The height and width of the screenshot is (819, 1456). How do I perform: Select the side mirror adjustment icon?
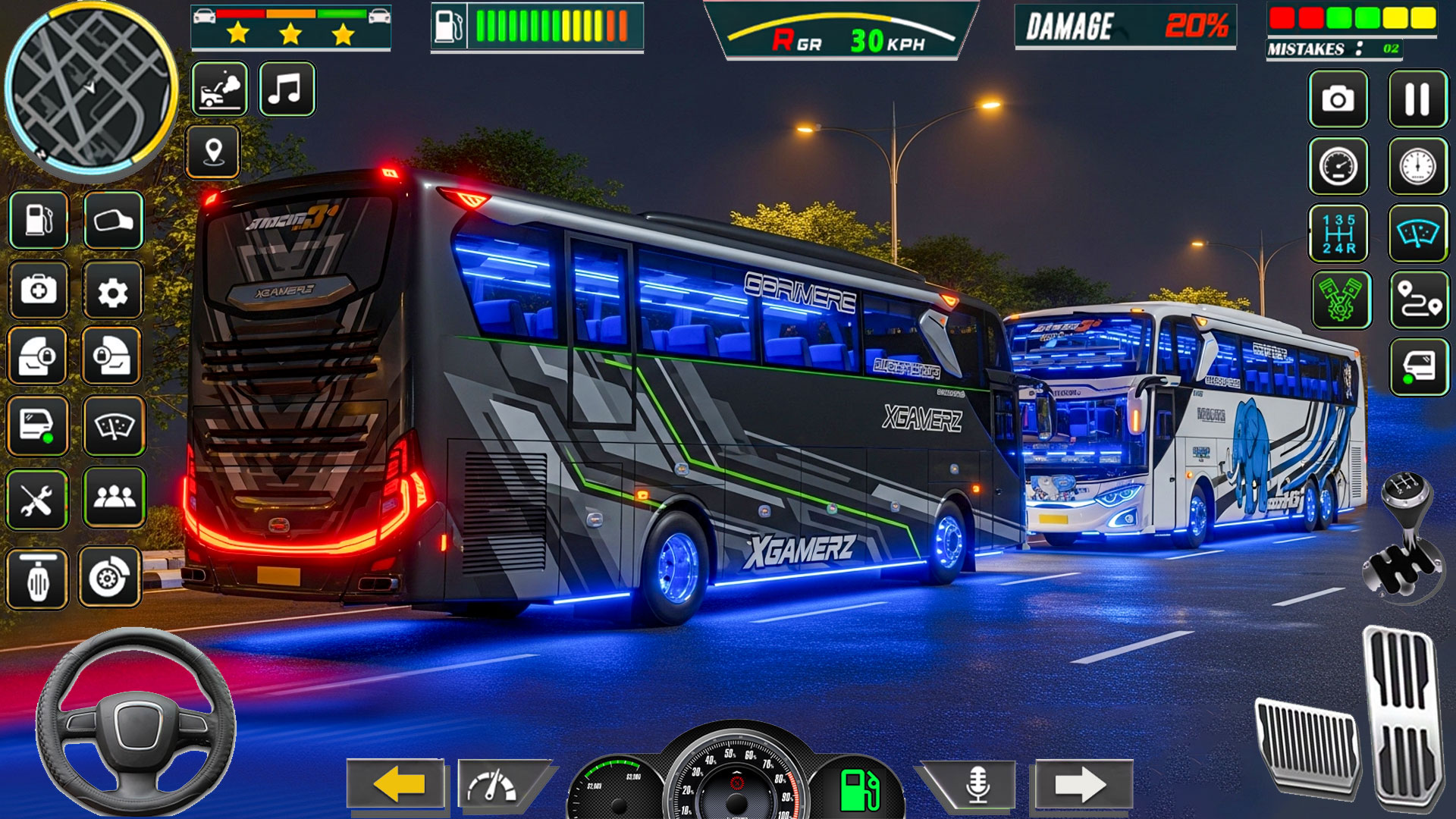tap(110, 220)
